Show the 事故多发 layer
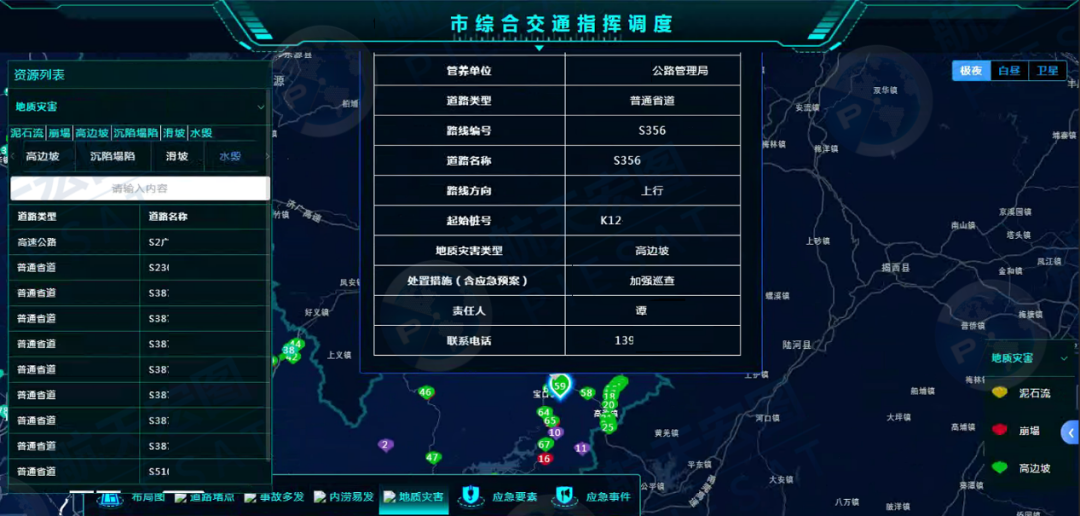Viewport: 1080px width, 516px height. [x=273, y=497]
